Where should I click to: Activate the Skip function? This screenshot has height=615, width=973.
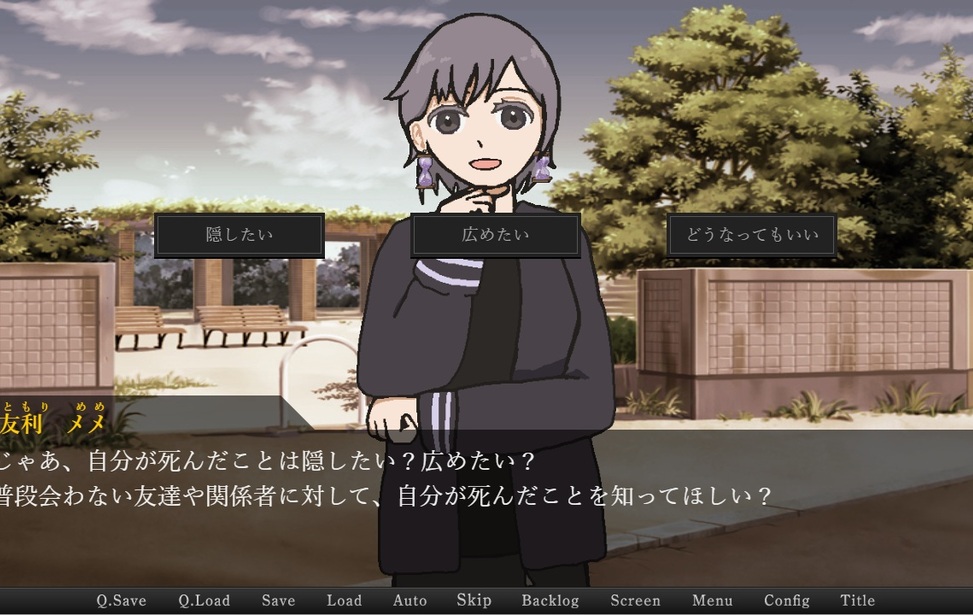tap(474, 601)
